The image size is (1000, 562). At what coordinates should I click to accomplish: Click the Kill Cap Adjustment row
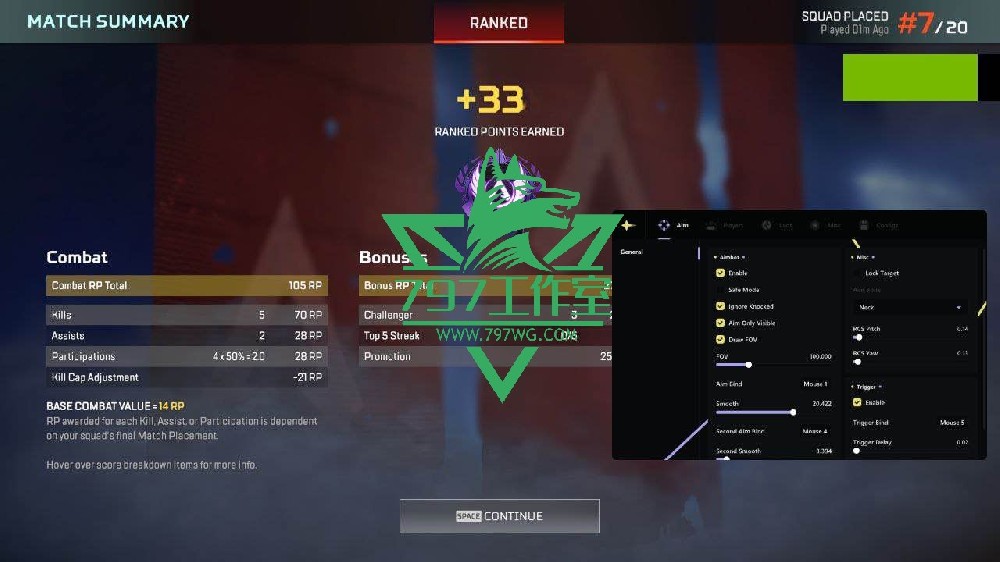(x=186, y=378)
